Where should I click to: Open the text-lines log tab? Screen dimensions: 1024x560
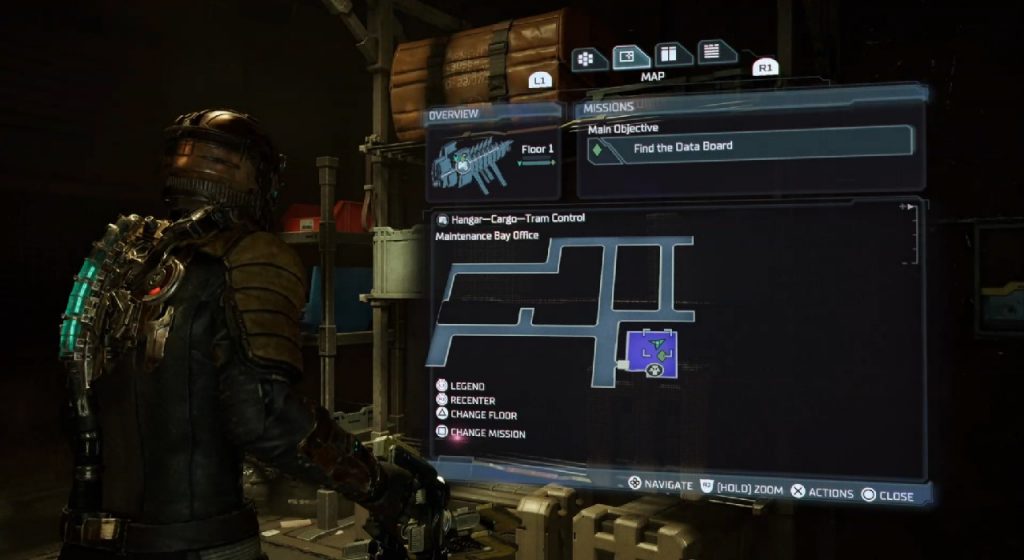point(712,52)
